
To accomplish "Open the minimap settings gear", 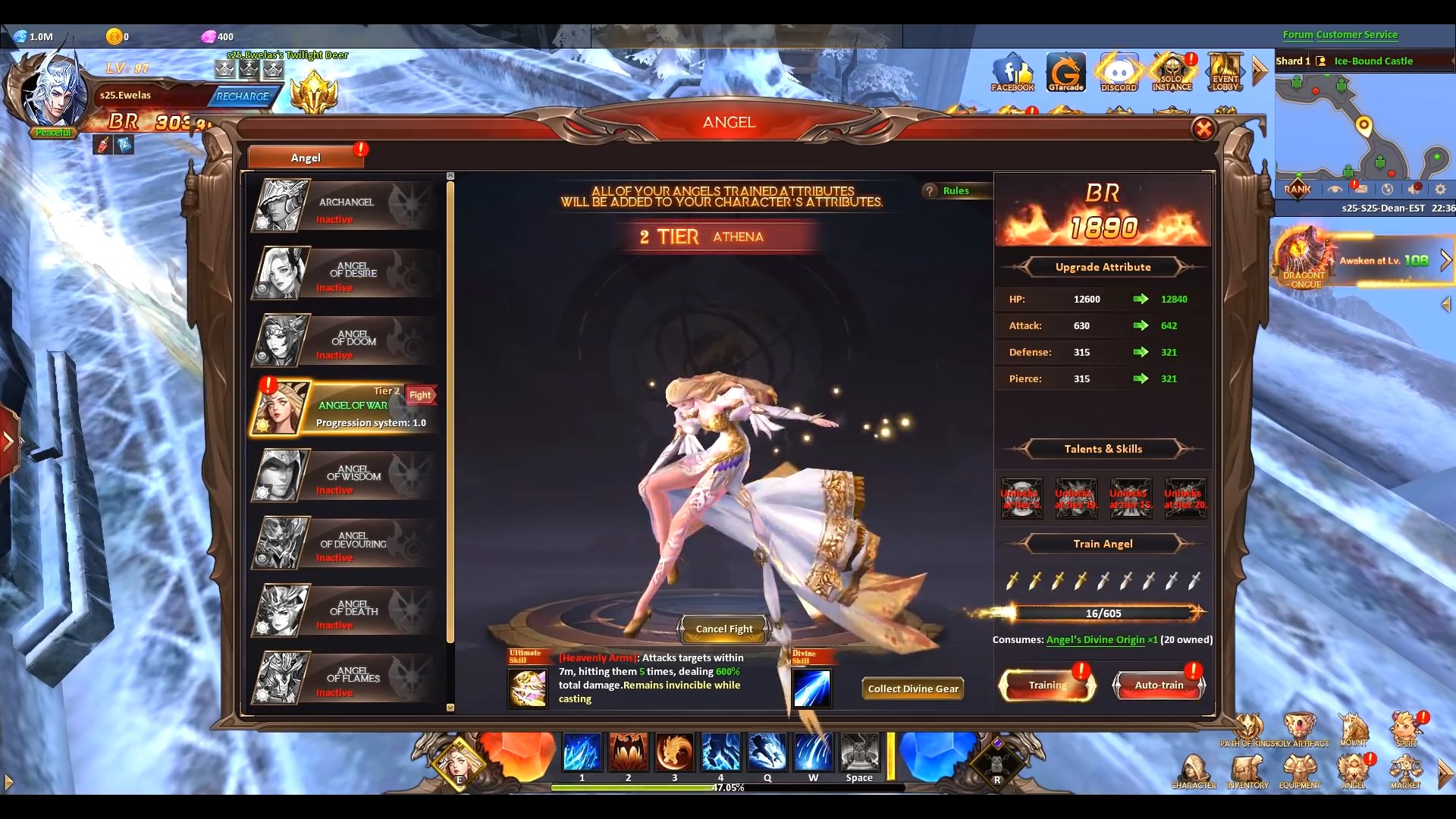I will pyautogui.click(x=1439, y=189).
